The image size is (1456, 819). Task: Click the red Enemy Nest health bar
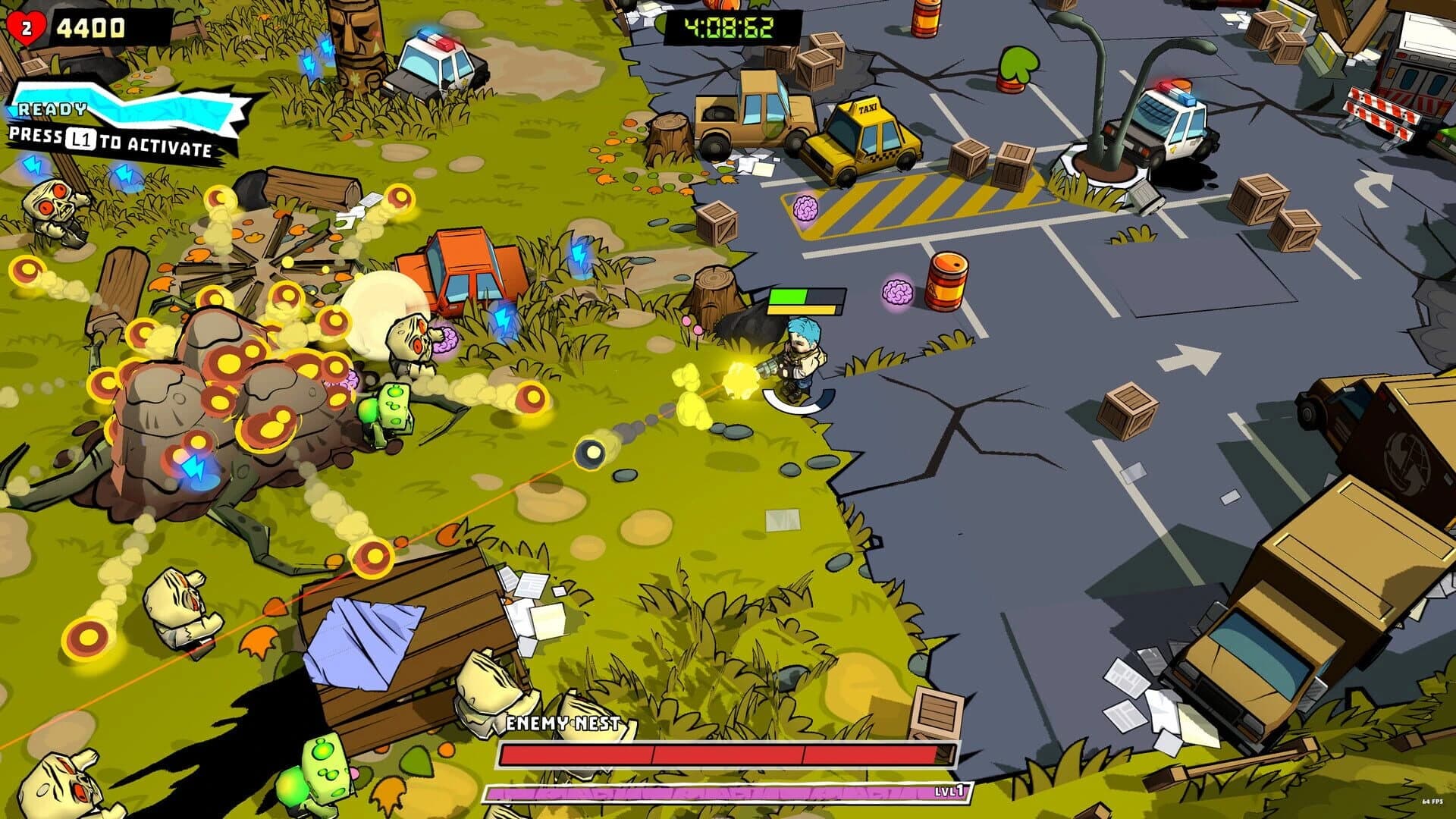pyautogui.click(x=724, y=754)
